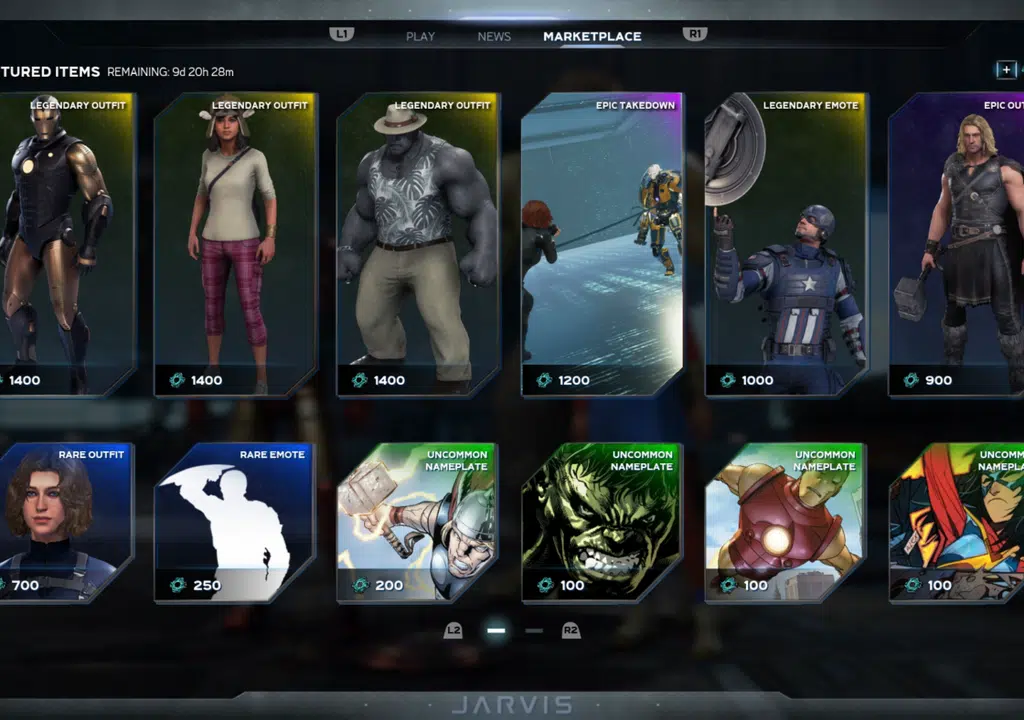Viewport: 1024px width, 720px height.
Task: Open the News tab
Action: tap(494, 37)
